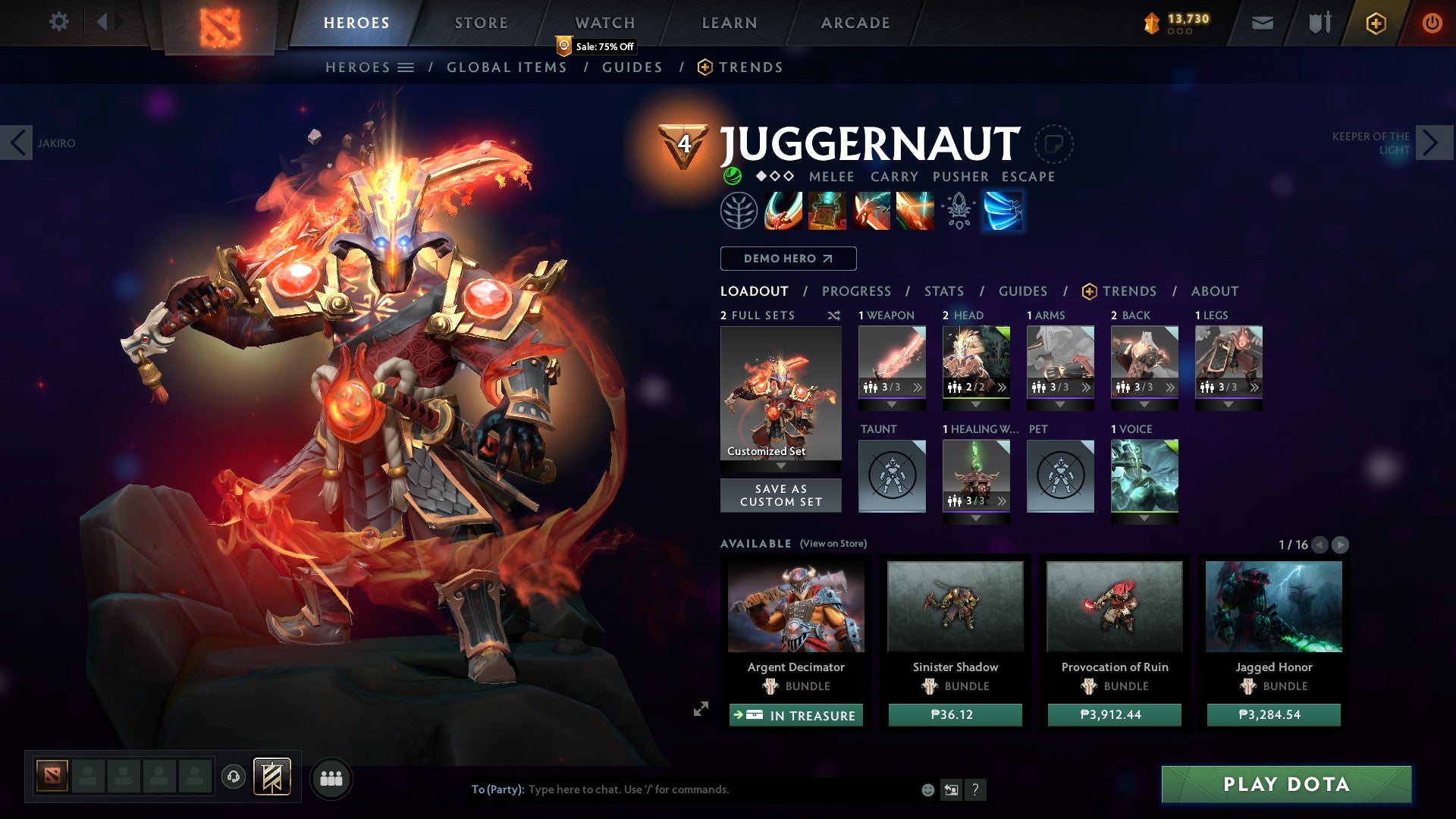This screenshot has width=1456, height=819.
Task: Open the hamburger menu next to HEROES
Action: [x=406, y=67]
